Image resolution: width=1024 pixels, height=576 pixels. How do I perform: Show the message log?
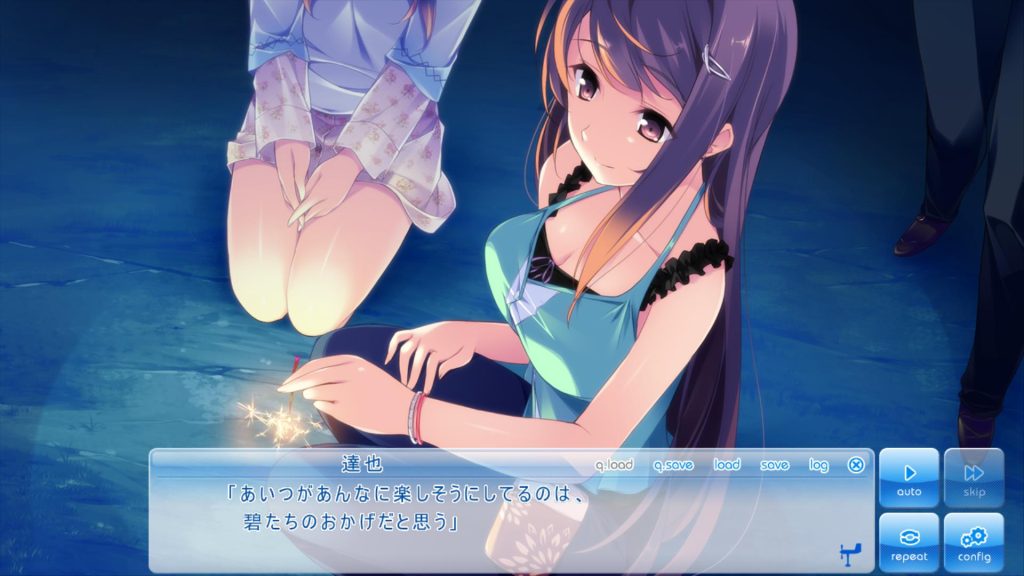click(x=819, y=465)
